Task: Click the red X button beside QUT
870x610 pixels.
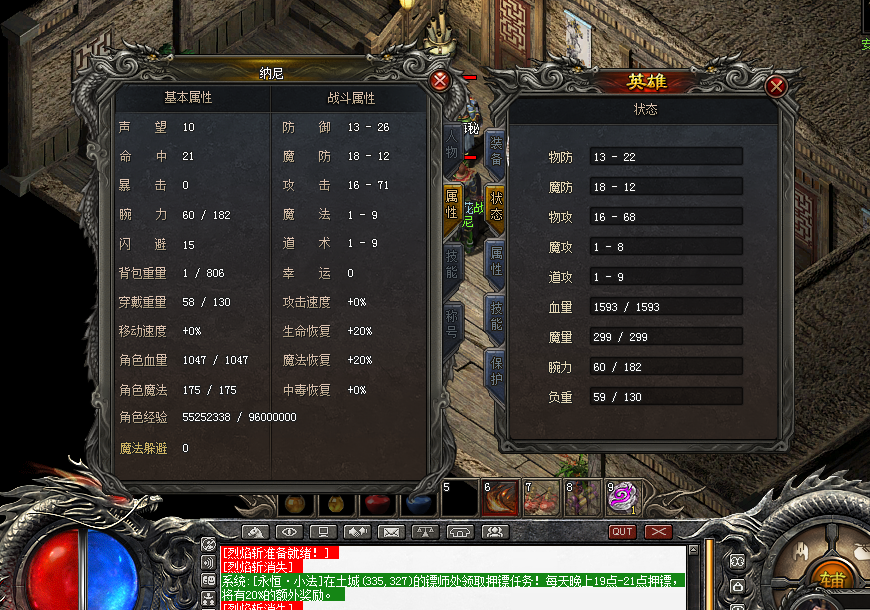Action: (x=658, y=532)
